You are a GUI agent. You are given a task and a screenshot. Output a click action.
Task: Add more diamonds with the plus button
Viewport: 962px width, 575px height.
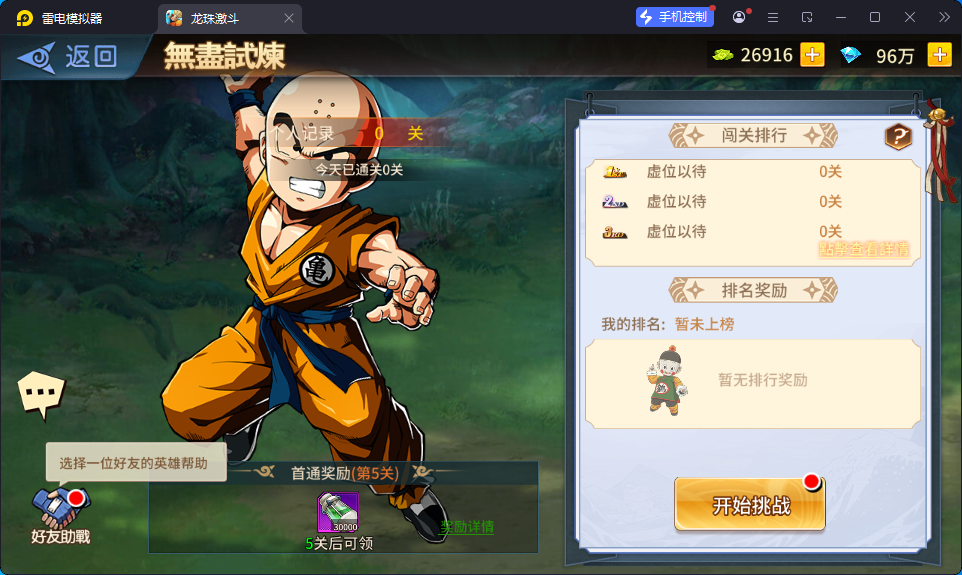939,55
